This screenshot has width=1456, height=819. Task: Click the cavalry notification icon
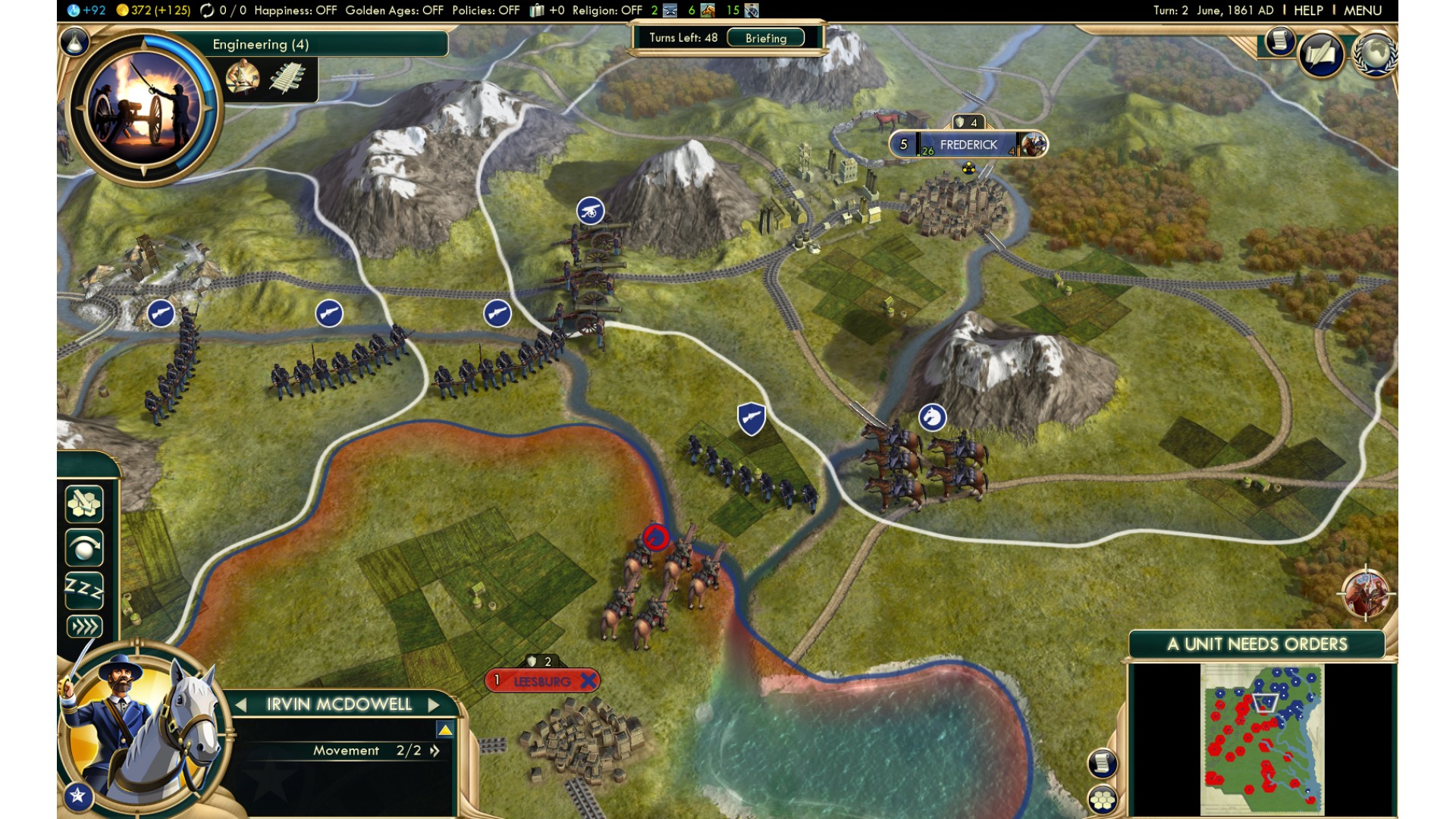coord(1366,594)
